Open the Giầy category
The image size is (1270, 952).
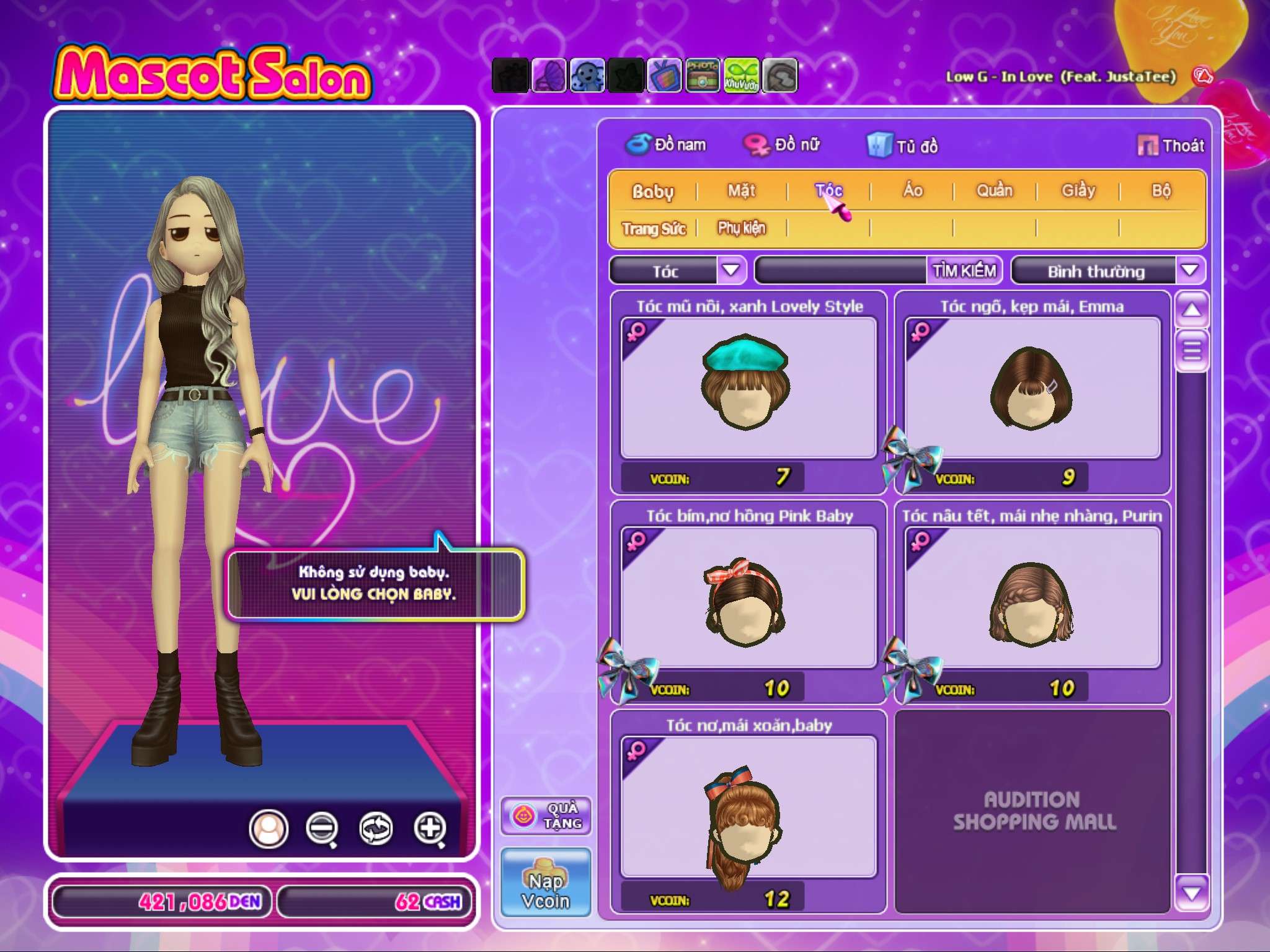(x=1078, y=190)
